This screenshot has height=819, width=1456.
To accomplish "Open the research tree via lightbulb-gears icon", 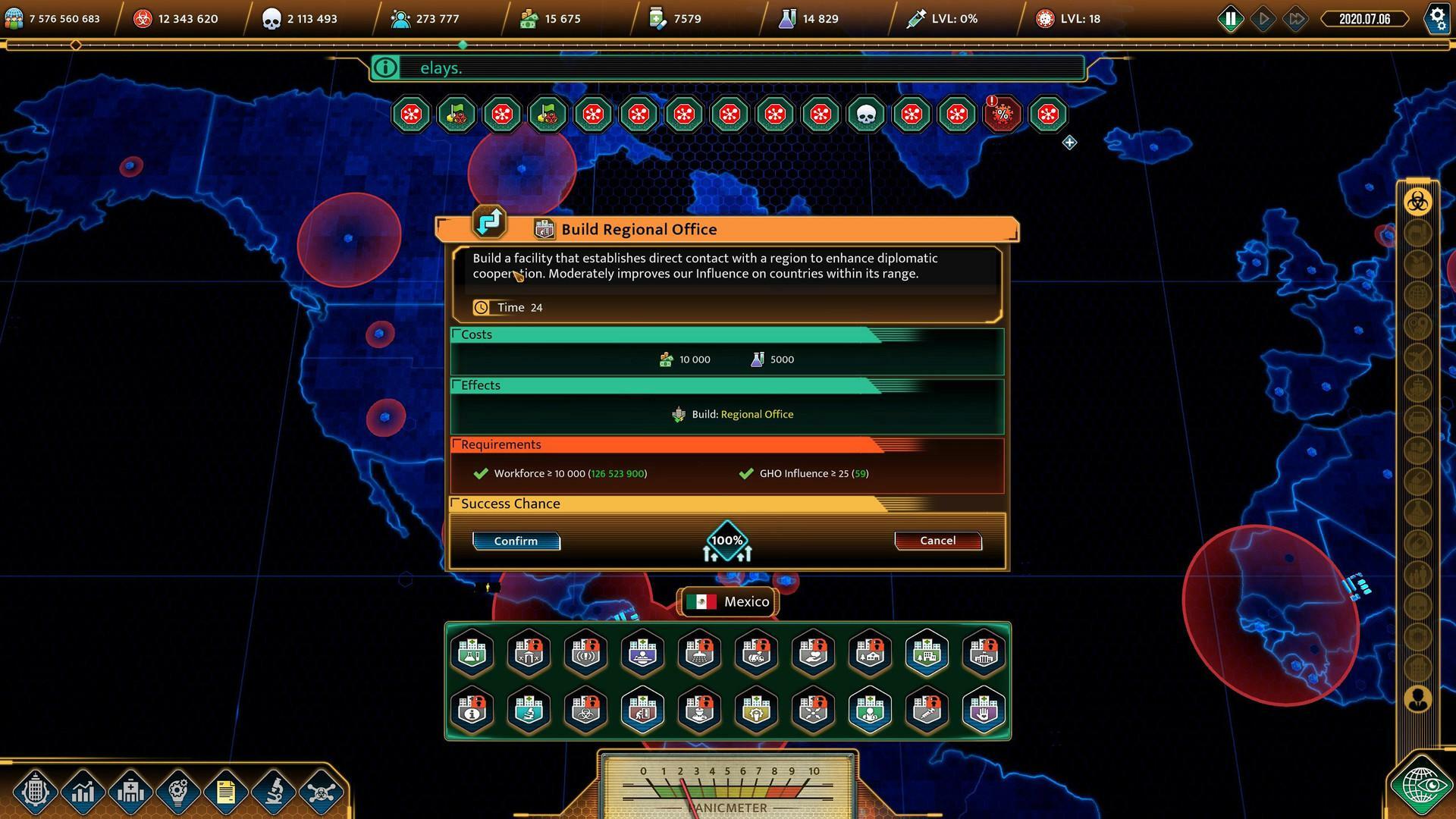I will click(177, 792).
